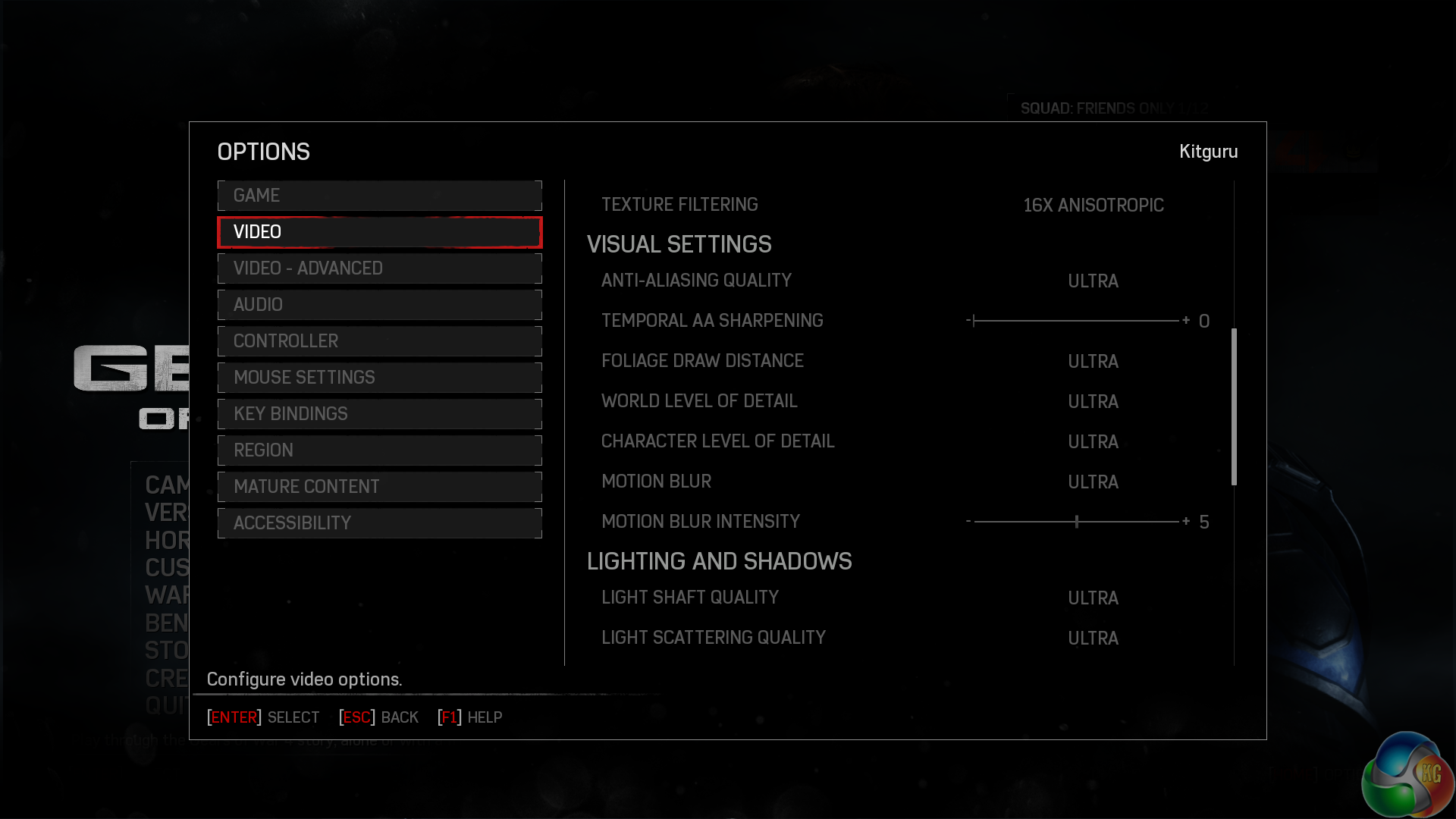
Task: Click the Motion Blur Intensity slider handle
Action: (x=1077, y=522)
